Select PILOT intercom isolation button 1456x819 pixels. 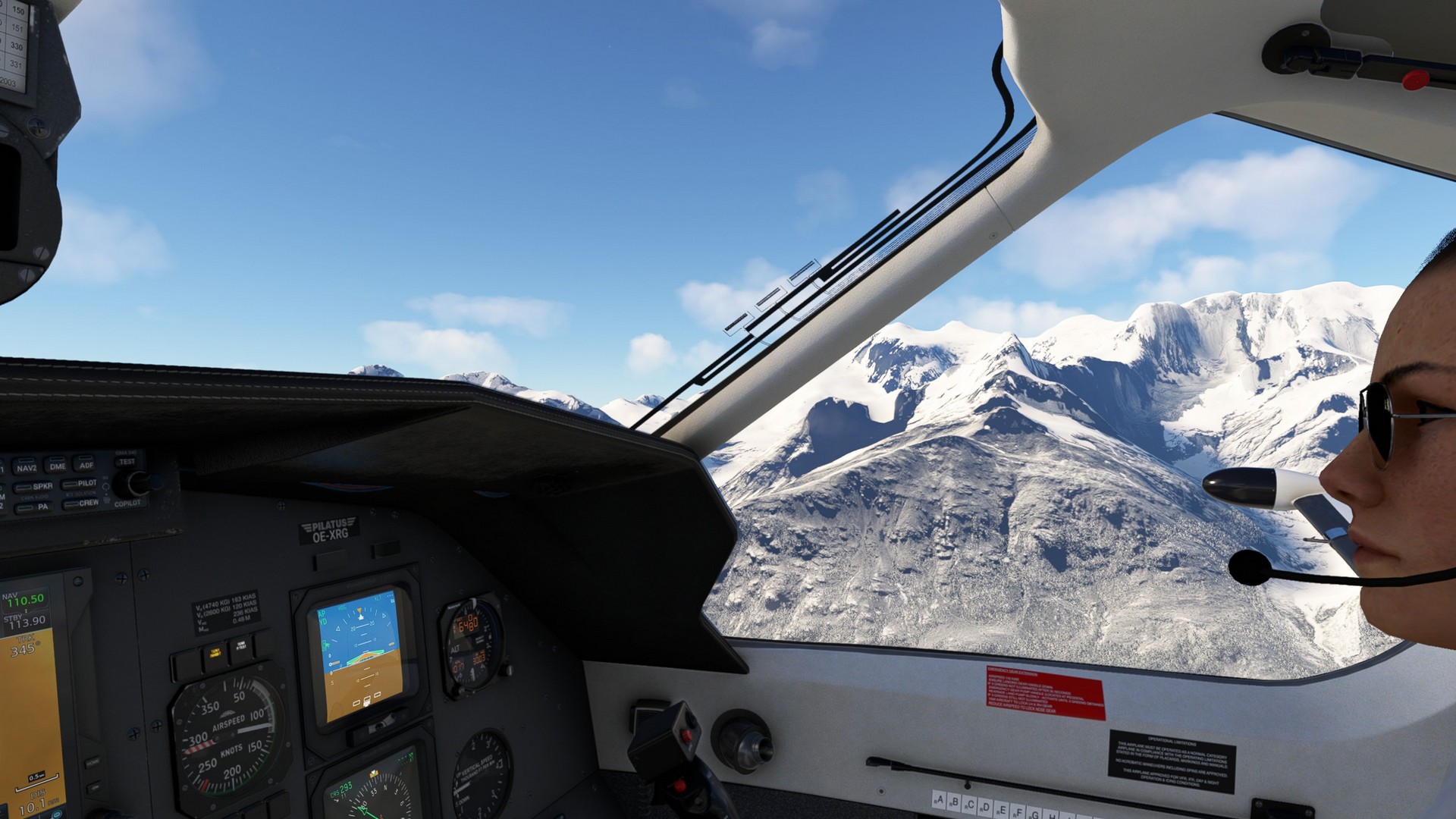pyautogui.click(x=80, y=483)
